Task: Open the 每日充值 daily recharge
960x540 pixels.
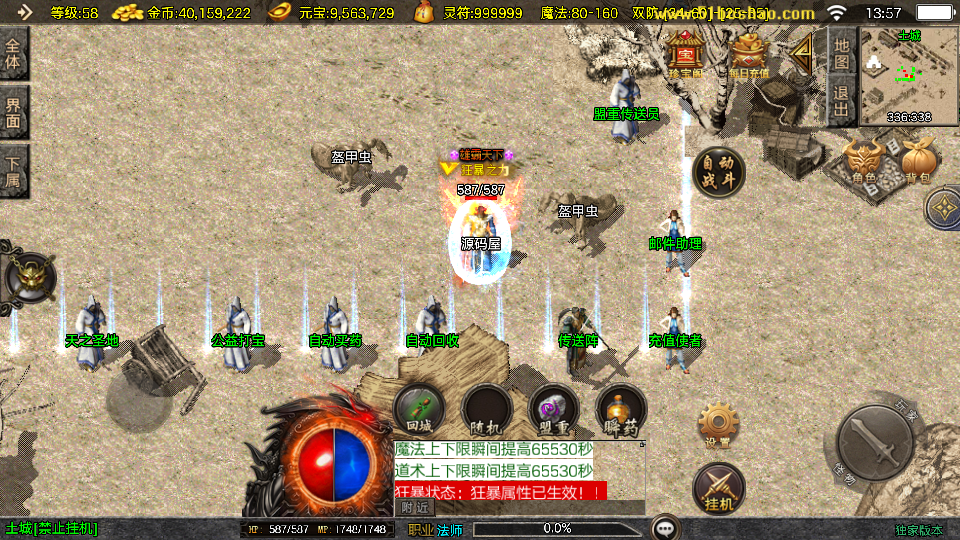Action: pyautogui.click(x=750, y=54)
